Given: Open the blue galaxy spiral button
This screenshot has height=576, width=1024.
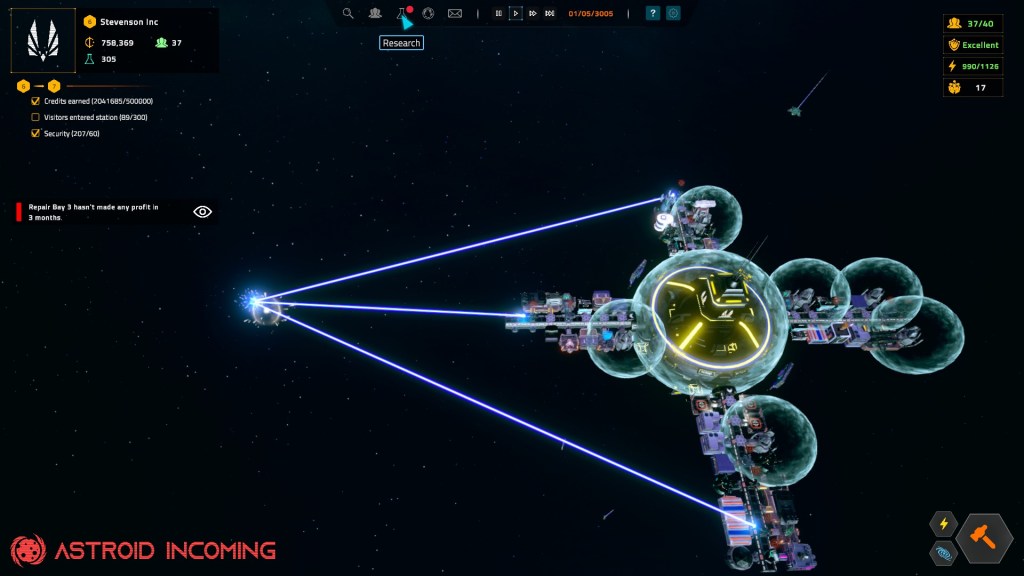Looking at the screenshot, I should tap(943, 552).
